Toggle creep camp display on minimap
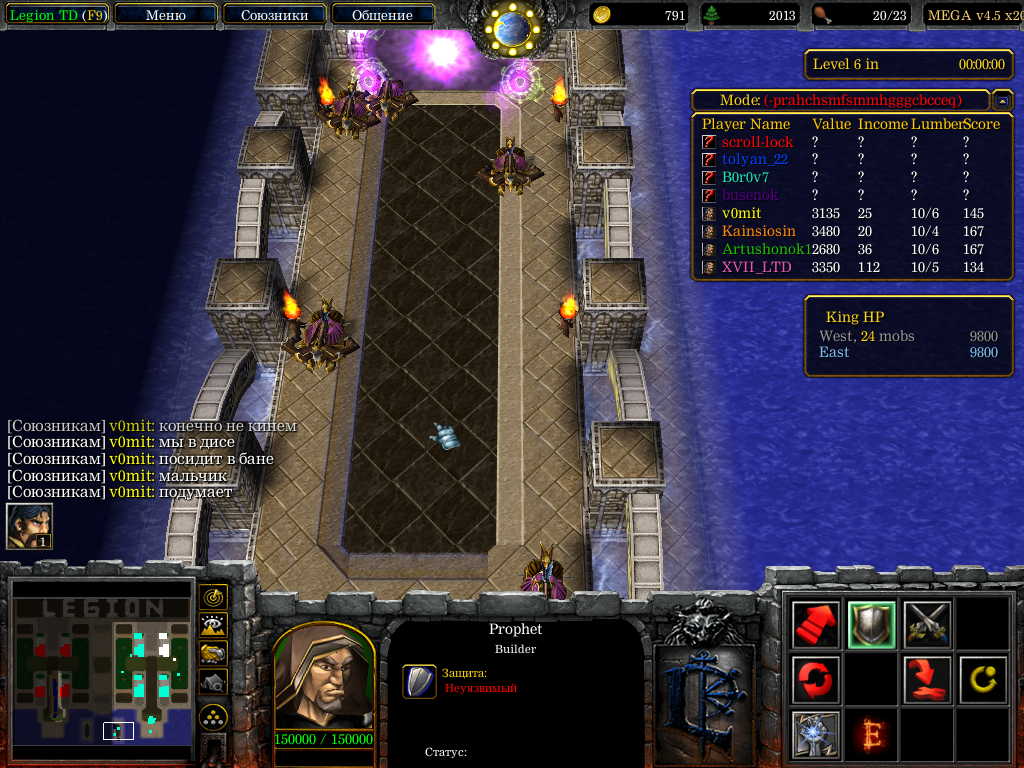 tap(213, 681)
